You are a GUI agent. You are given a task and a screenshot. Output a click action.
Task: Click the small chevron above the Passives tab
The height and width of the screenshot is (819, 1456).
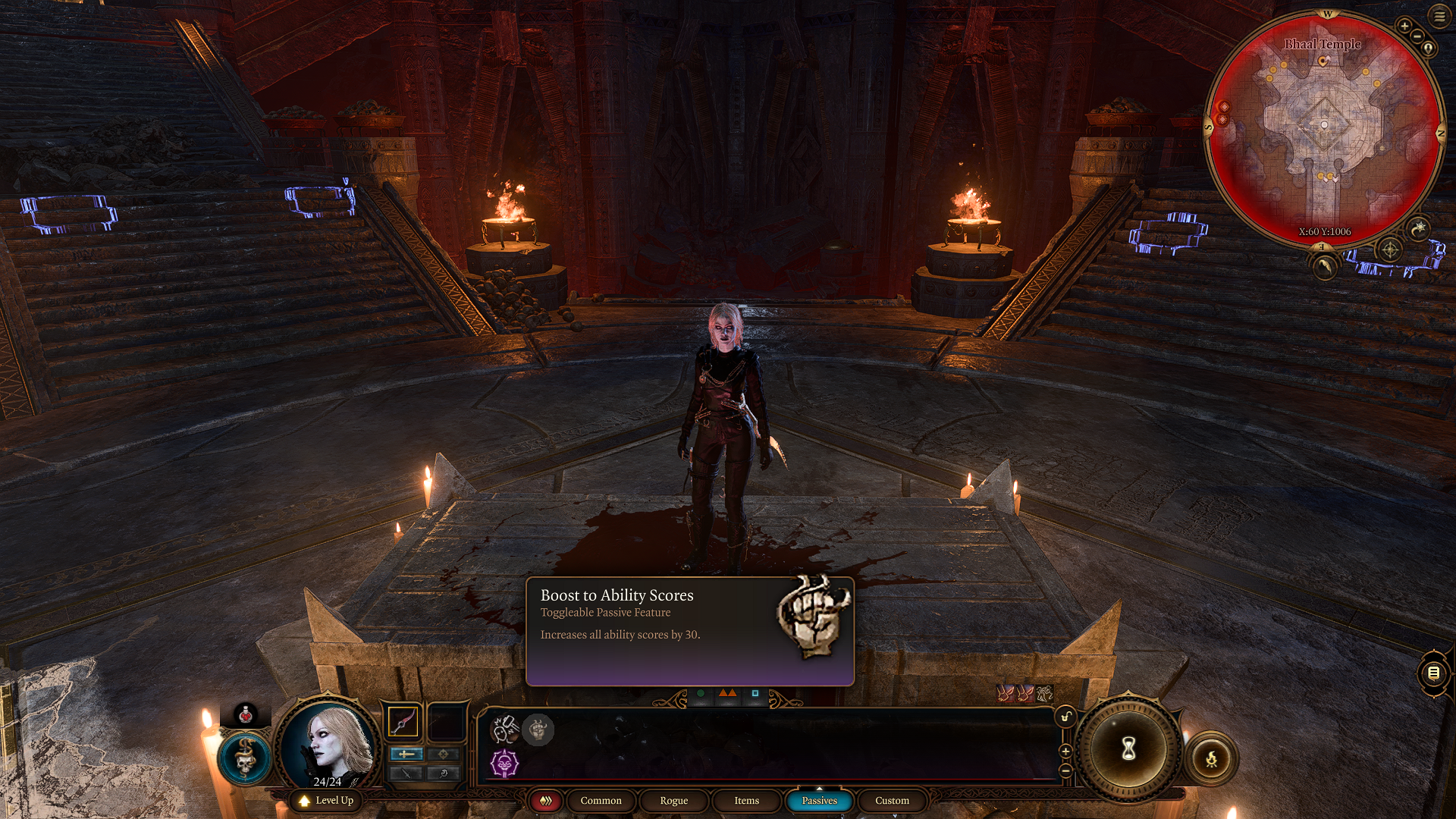(820, 787)
